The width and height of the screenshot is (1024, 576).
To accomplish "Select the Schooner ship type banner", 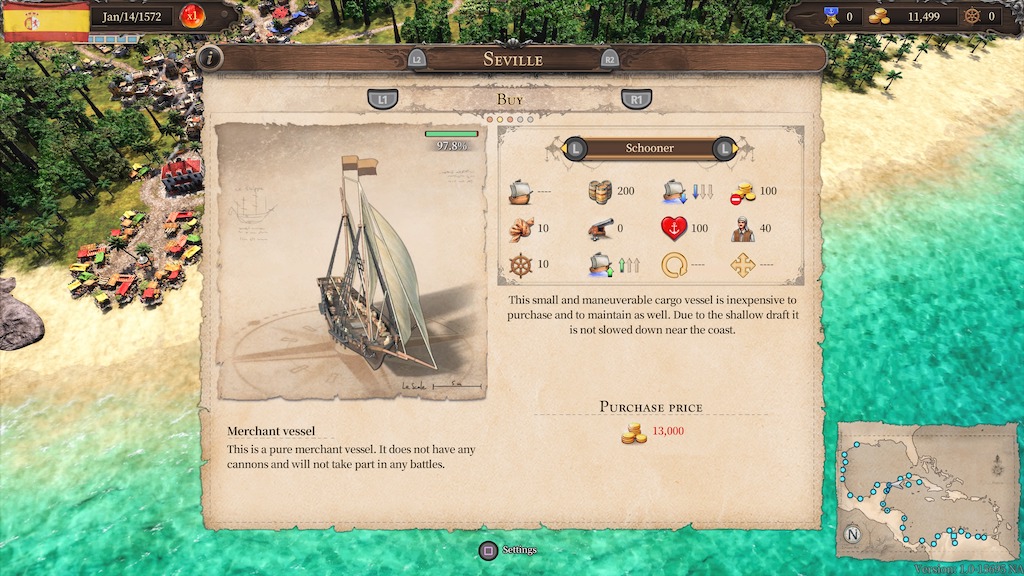I will 650,149.
